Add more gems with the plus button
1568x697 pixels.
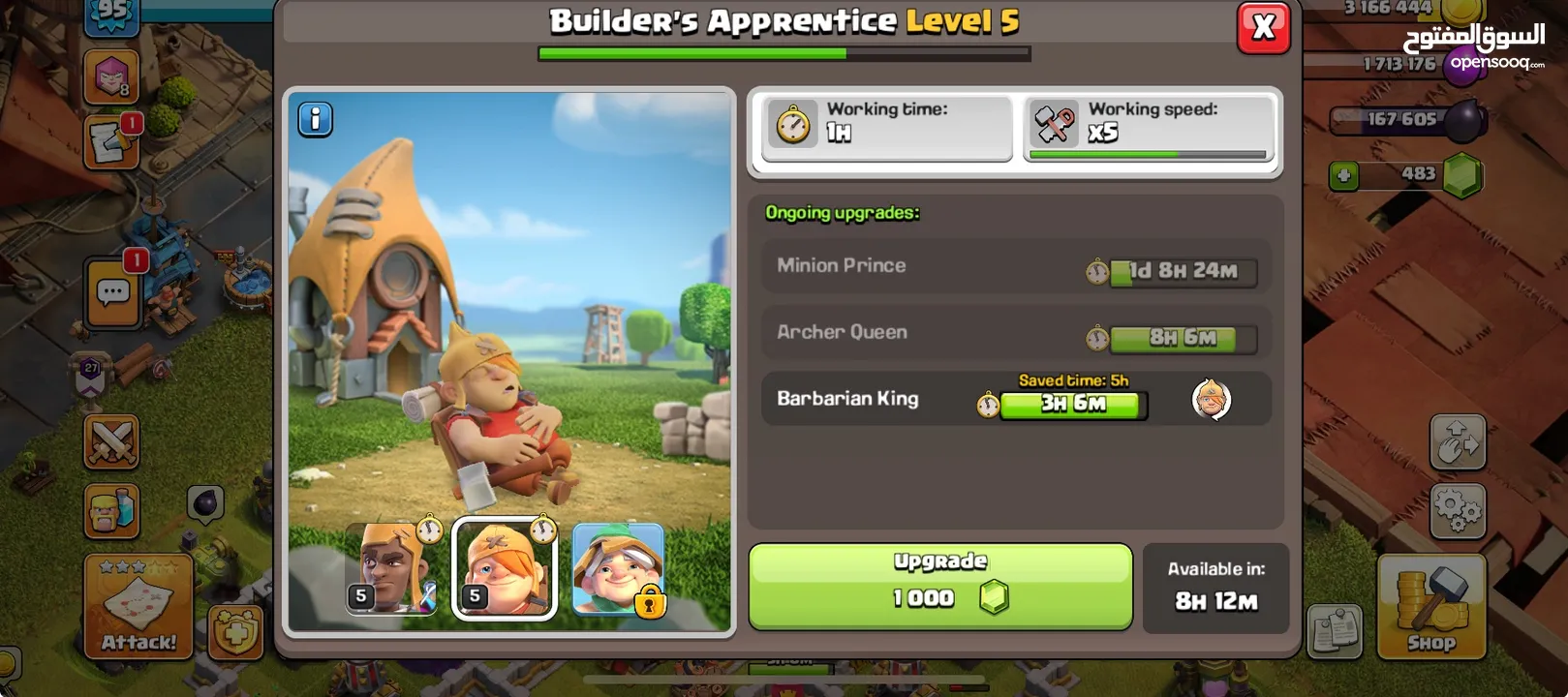pos(1342,175)
